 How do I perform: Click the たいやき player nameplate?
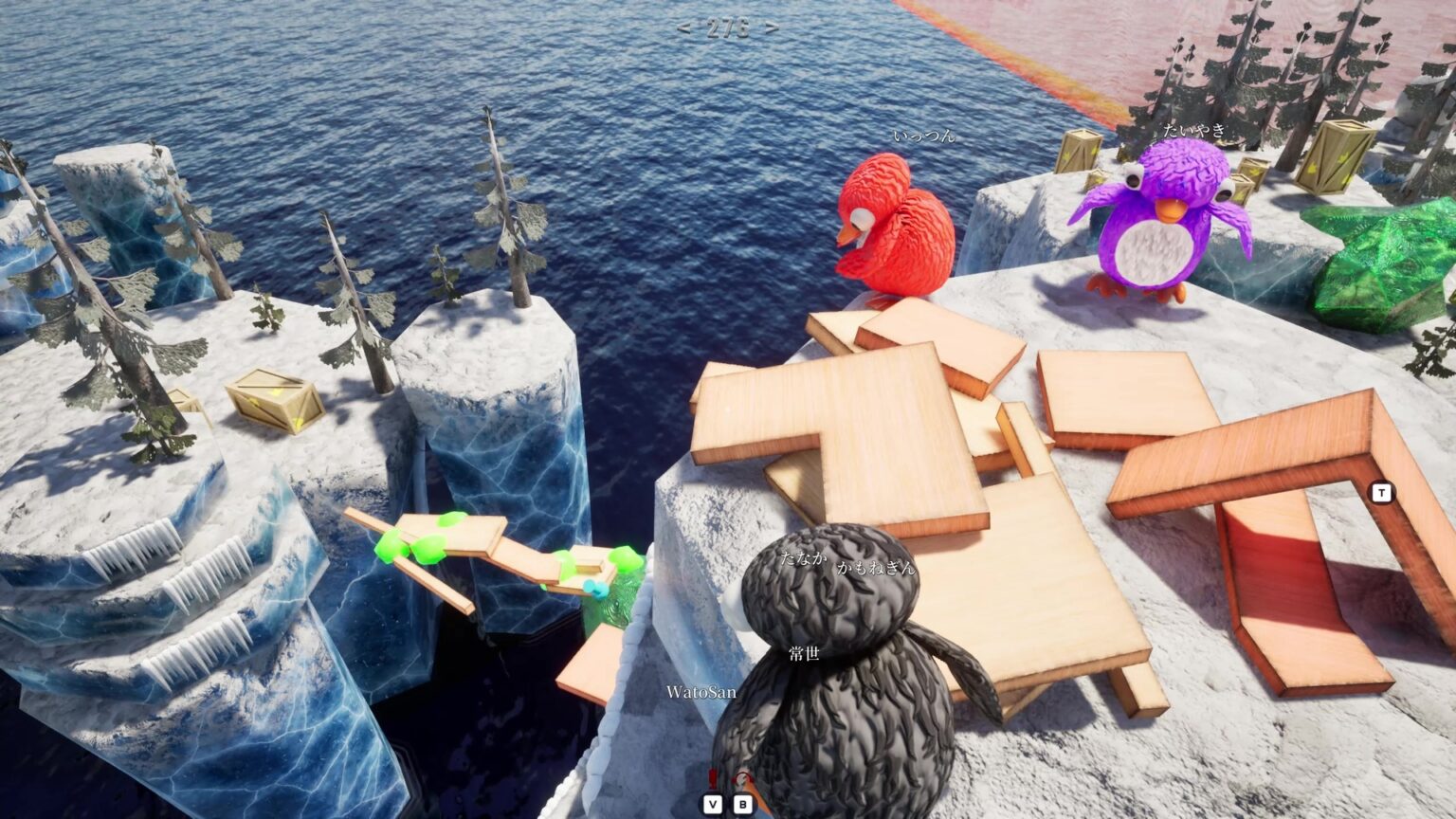point(1193,130)
